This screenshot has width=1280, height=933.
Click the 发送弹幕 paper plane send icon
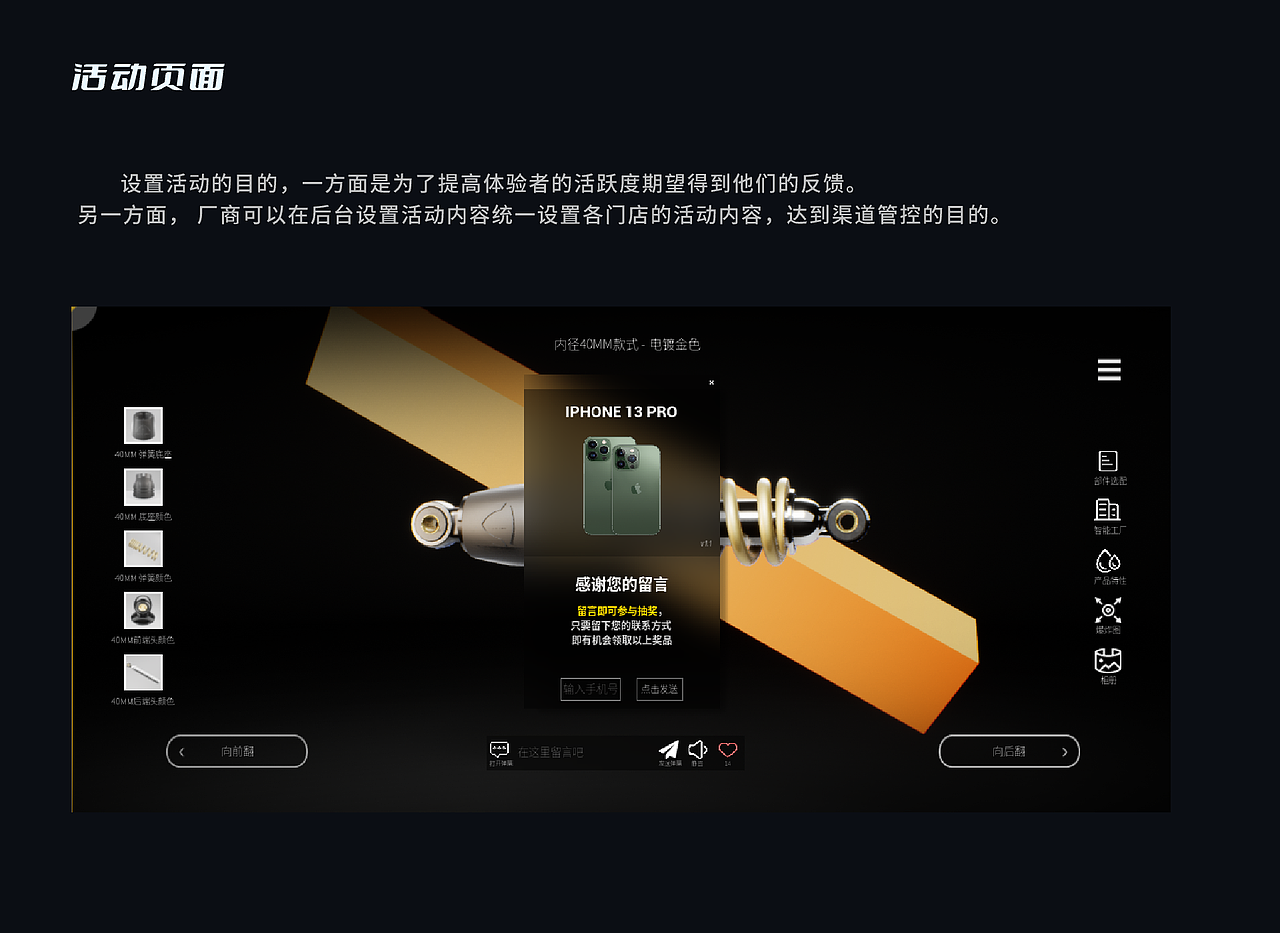point(670,749)
